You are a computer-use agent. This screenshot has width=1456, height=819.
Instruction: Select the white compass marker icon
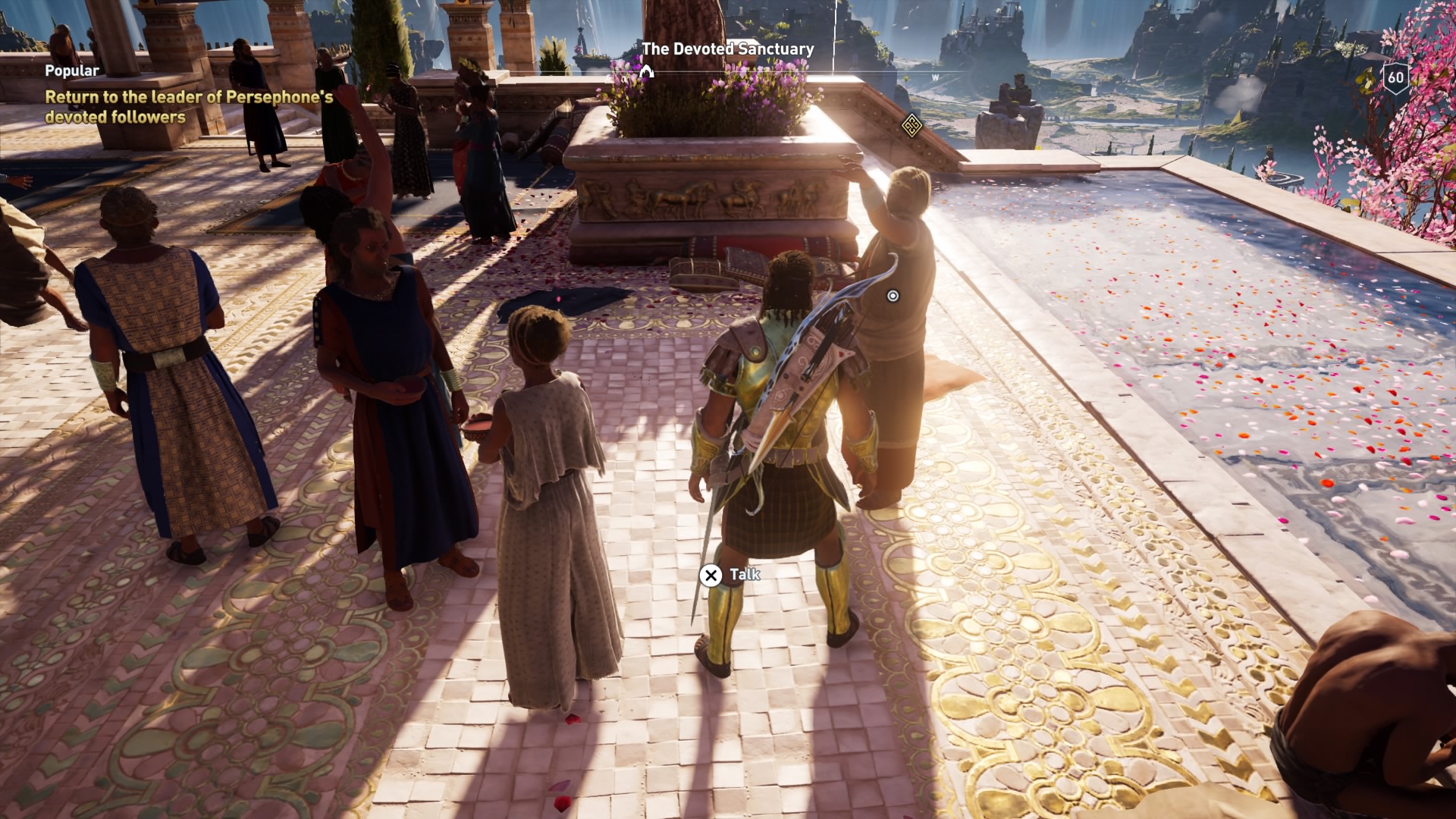click(646, 72)
